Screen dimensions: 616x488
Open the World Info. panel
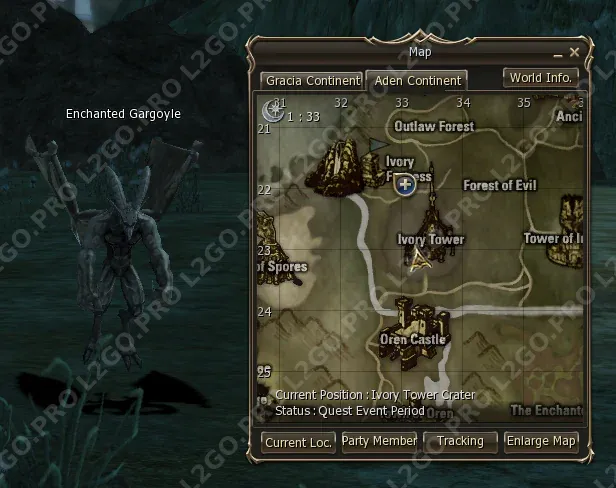pos(540,77)
